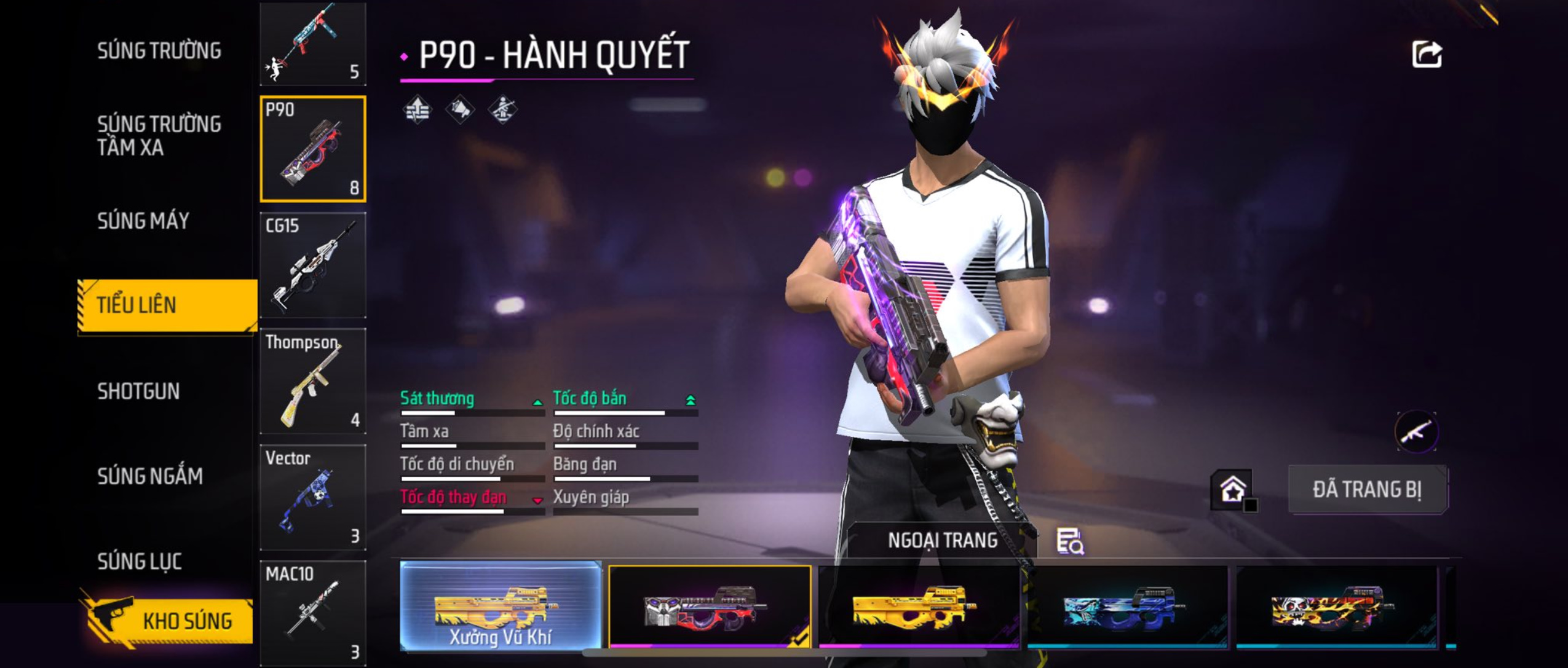
Task: Choose the CG15 weapon tile
Action: (313, 265)
